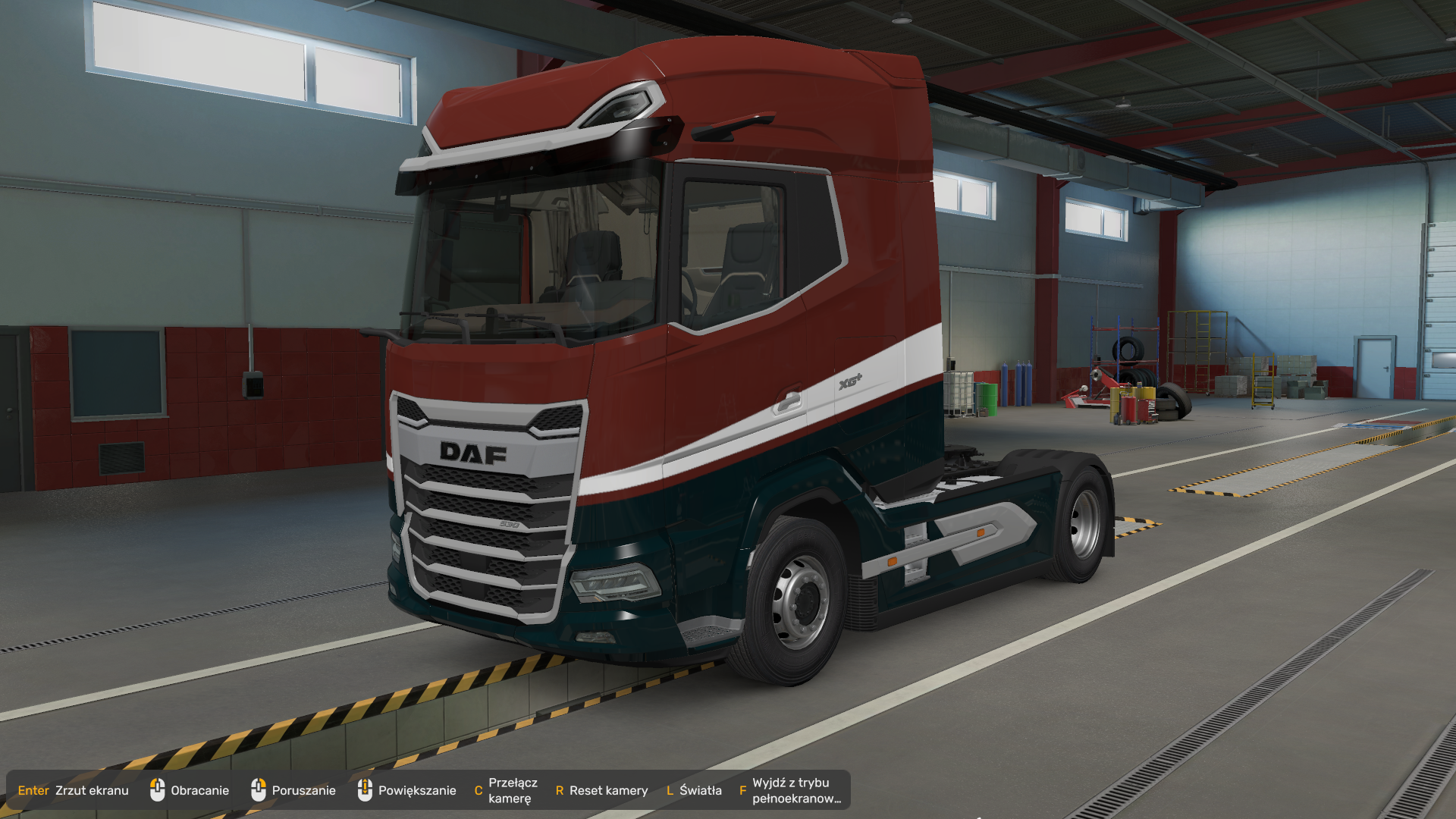This screenshot has width=1456, height=819.
Task: Select the Reset kamery option
Action: pyautogui.click(x=601, y=790)
